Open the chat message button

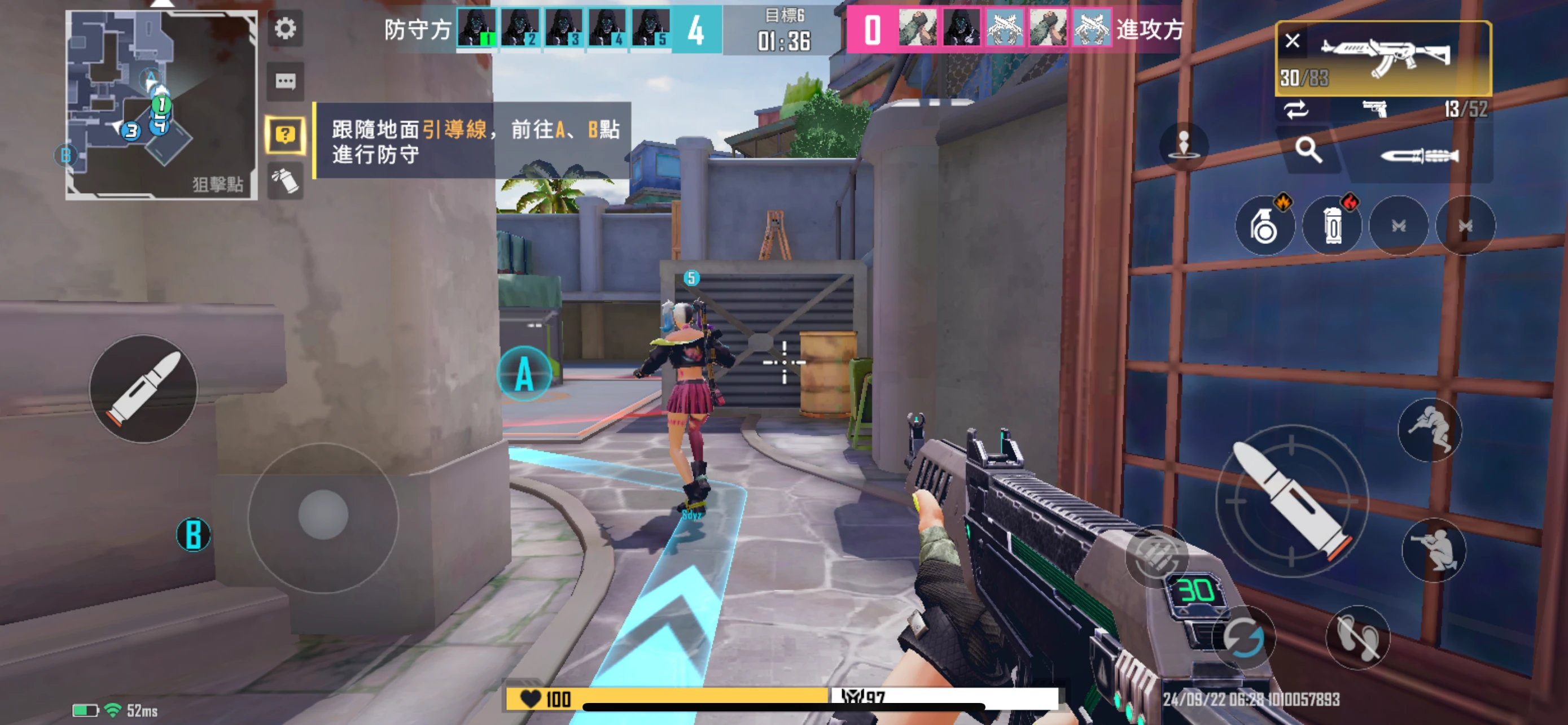(x=285, y=81)
